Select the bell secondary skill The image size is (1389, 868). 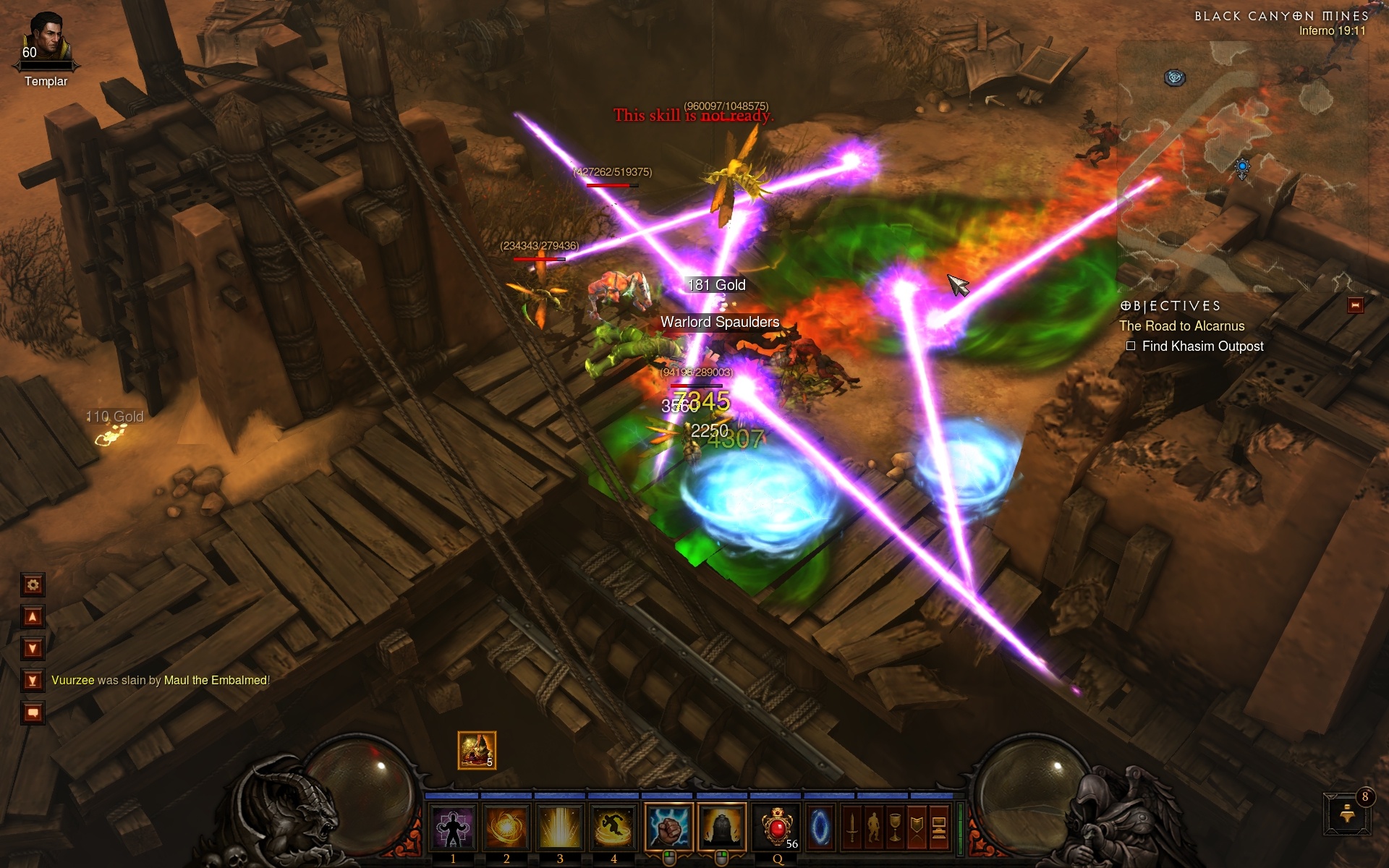pyautogui.click(x=721, y=827)
